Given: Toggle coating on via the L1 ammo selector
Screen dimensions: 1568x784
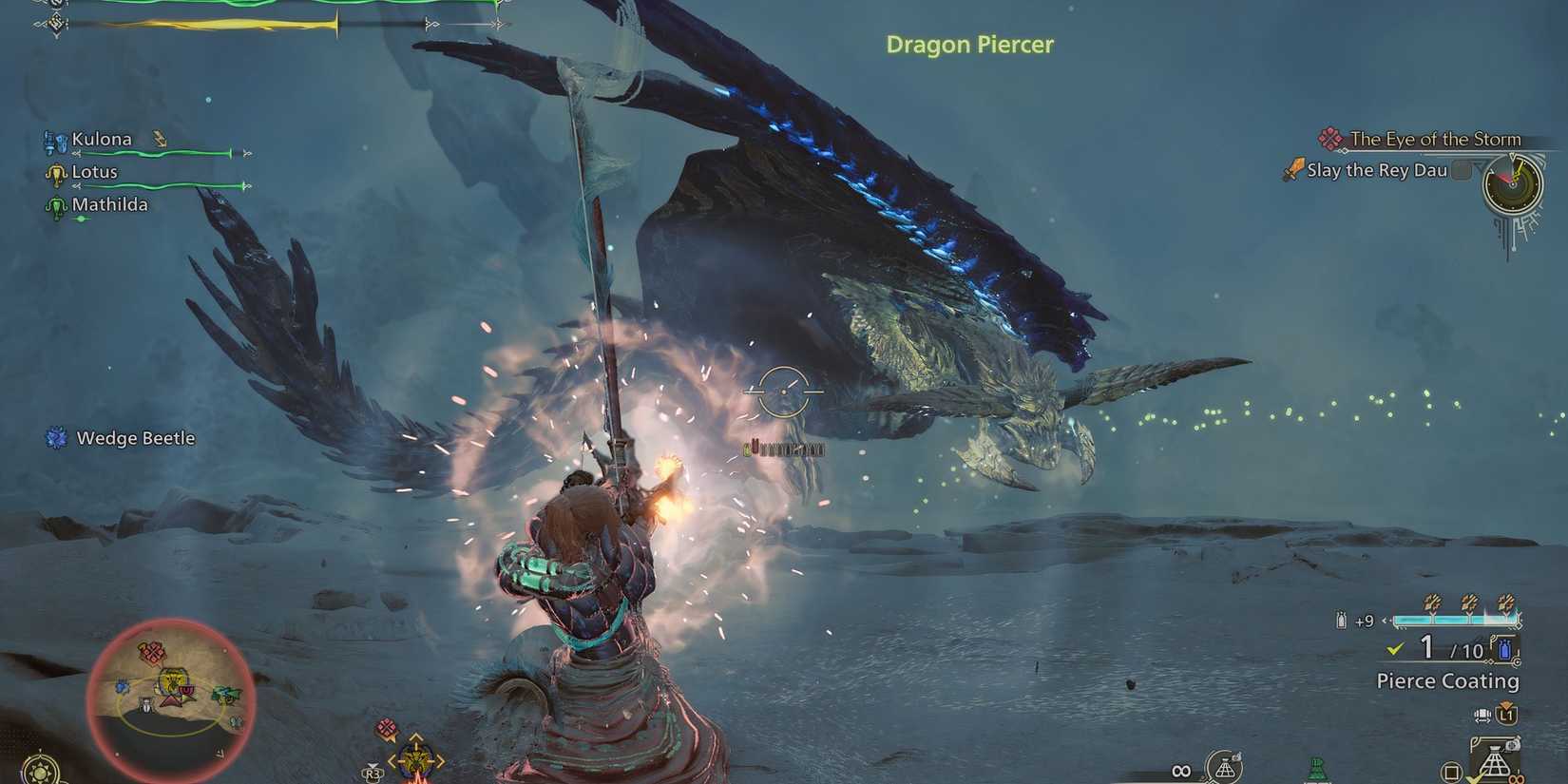Looking at the screenshot, I should tap(1506, 716).
